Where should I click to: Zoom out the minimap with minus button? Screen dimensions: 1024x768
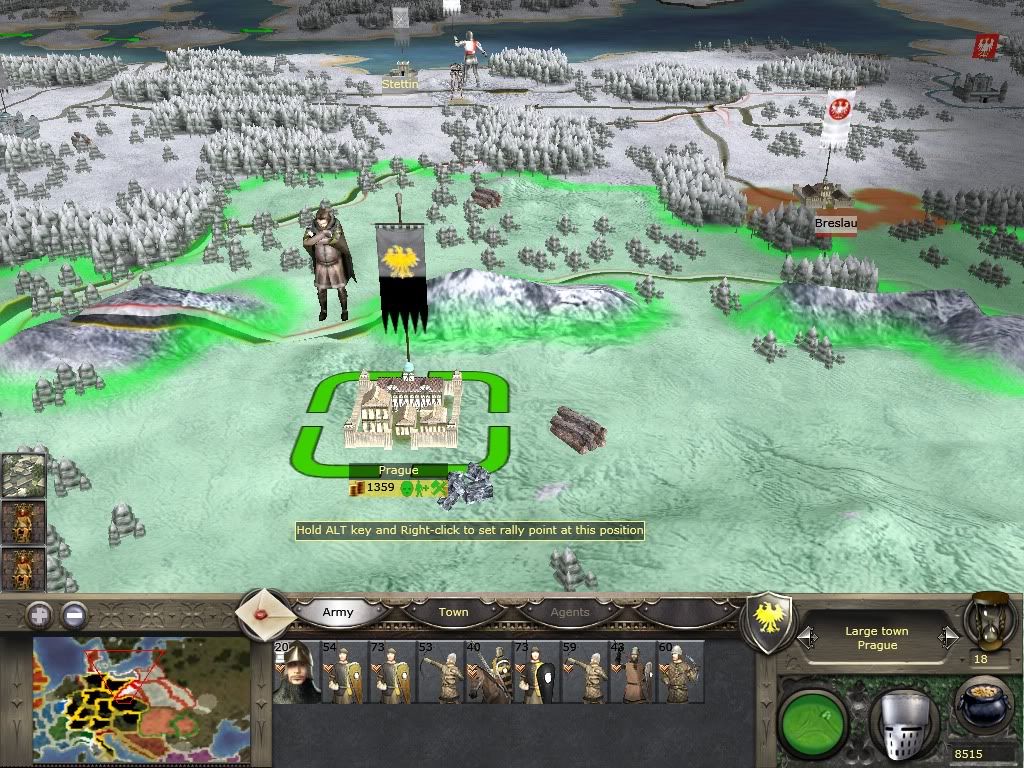(73, 615)
